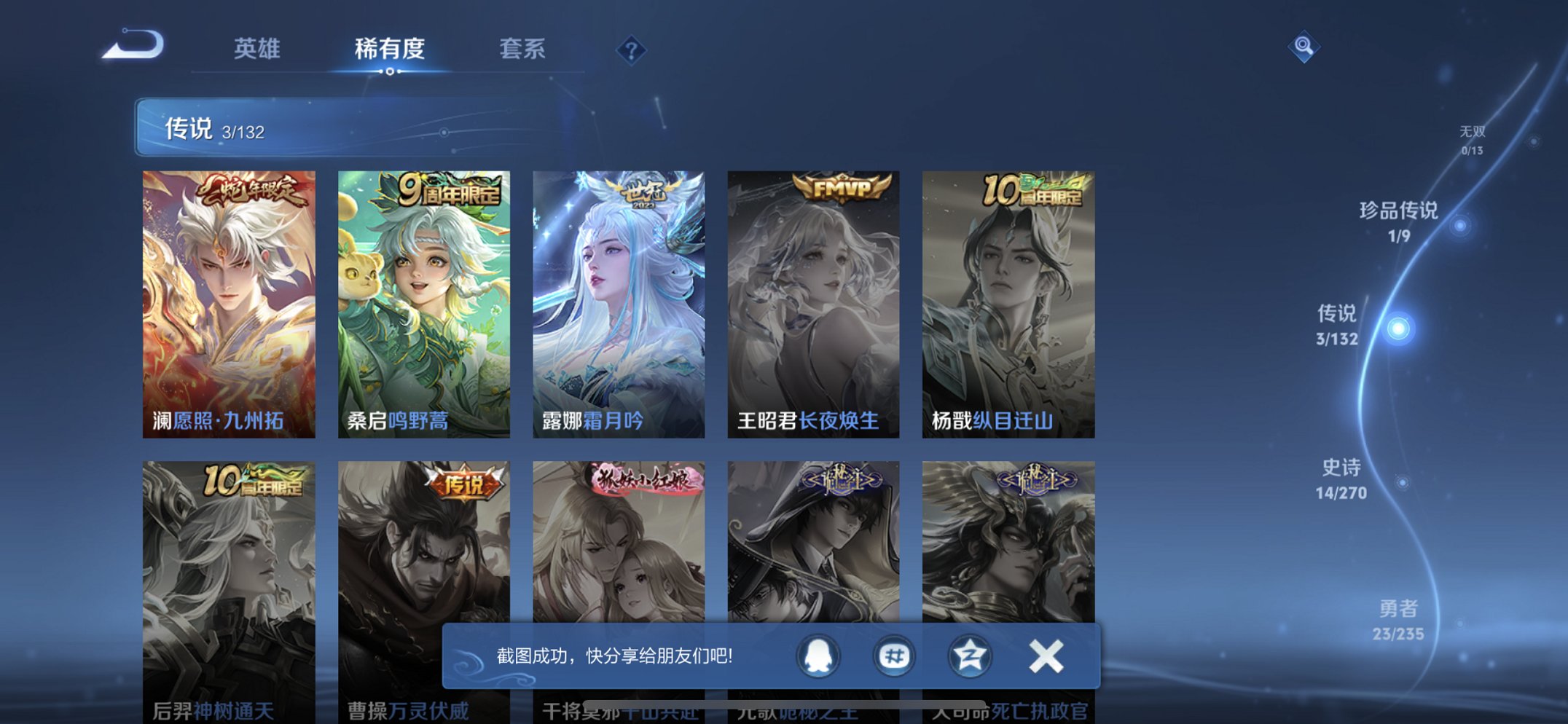Switch to the 套系 tab
The image size is (1568, 724).
(523, 47)
